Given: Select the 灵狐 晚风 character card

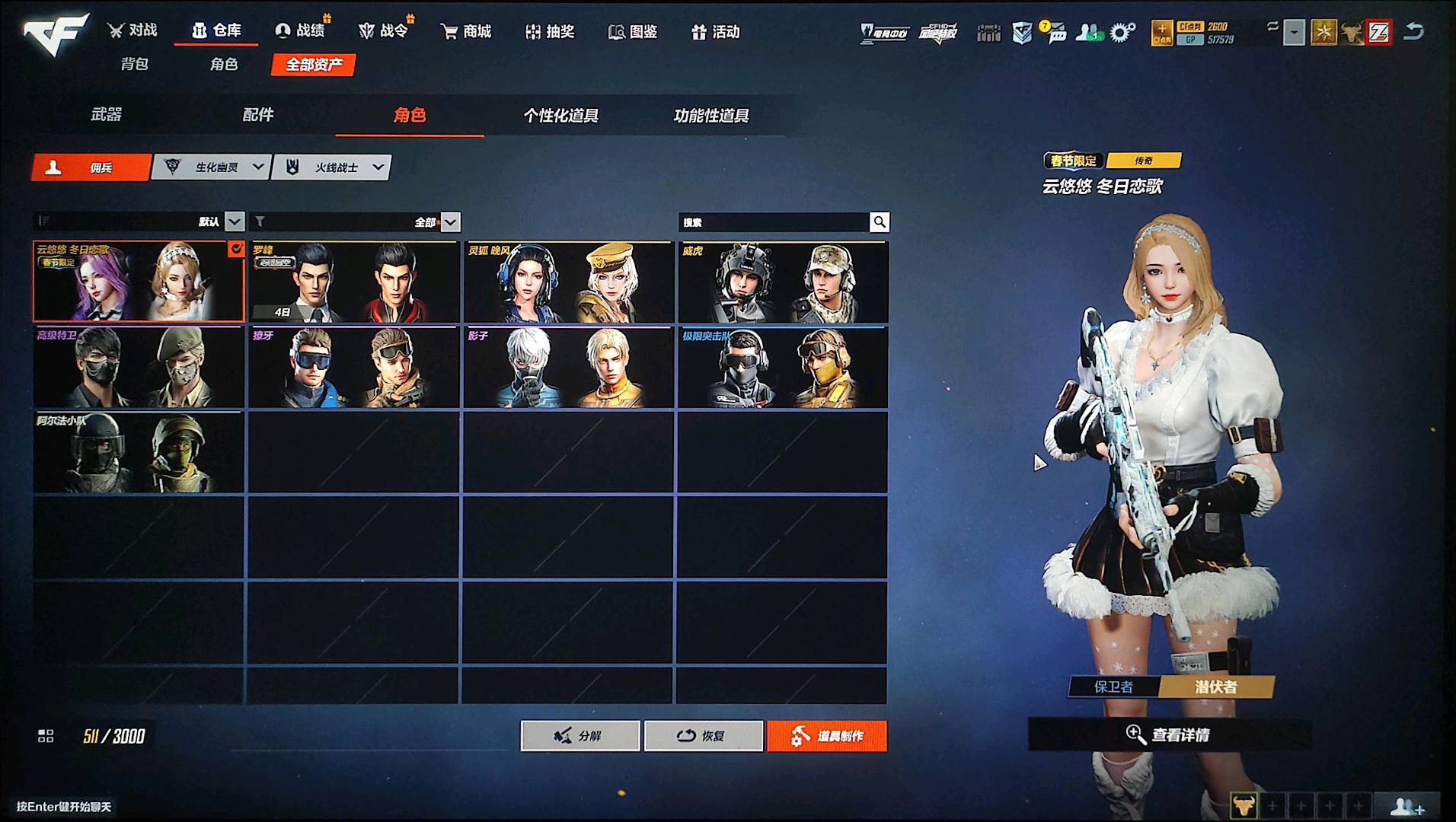Looking at the screenshot, I should click(x=568, y=282).
